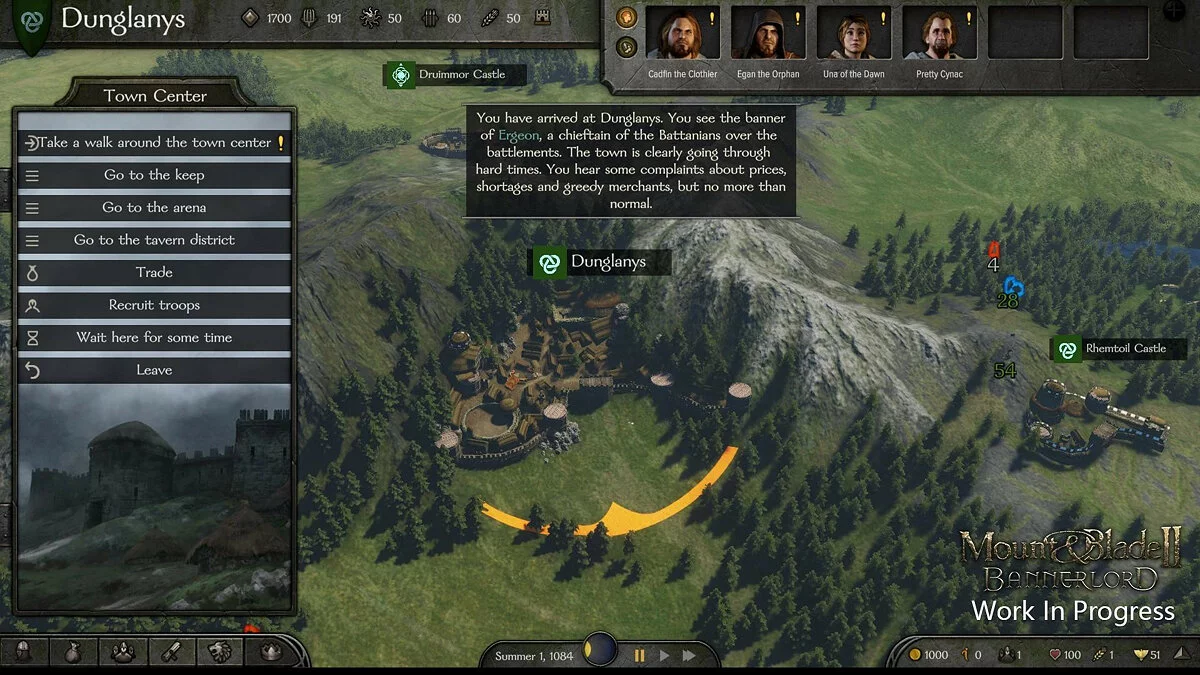Click Cadfin the Clothier's portrait
1200x675 pixels.
coord(682,34)
